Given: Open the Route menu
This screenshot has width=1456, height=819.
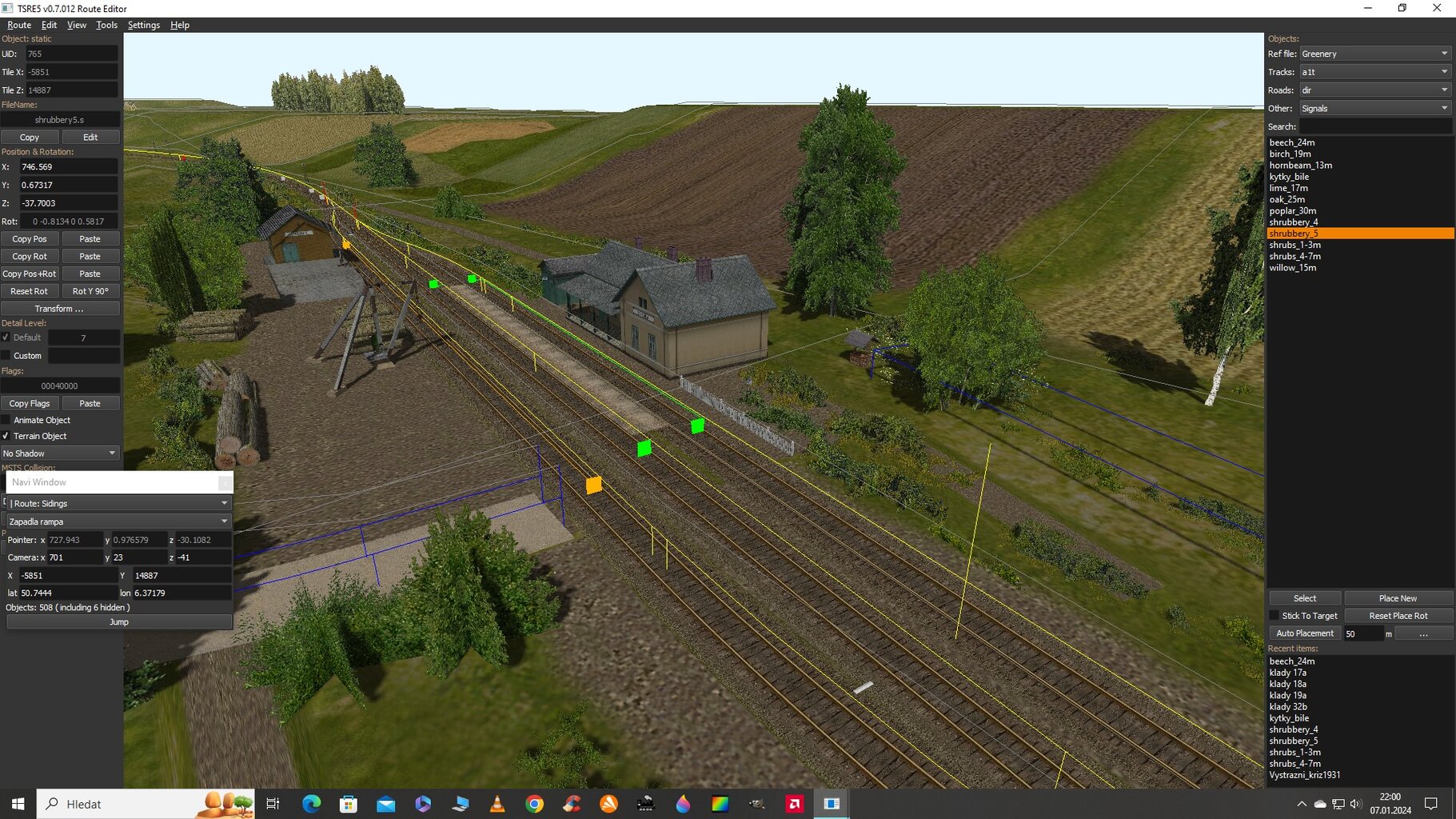Looking at the screenshot, I should [x=19, y=25].
